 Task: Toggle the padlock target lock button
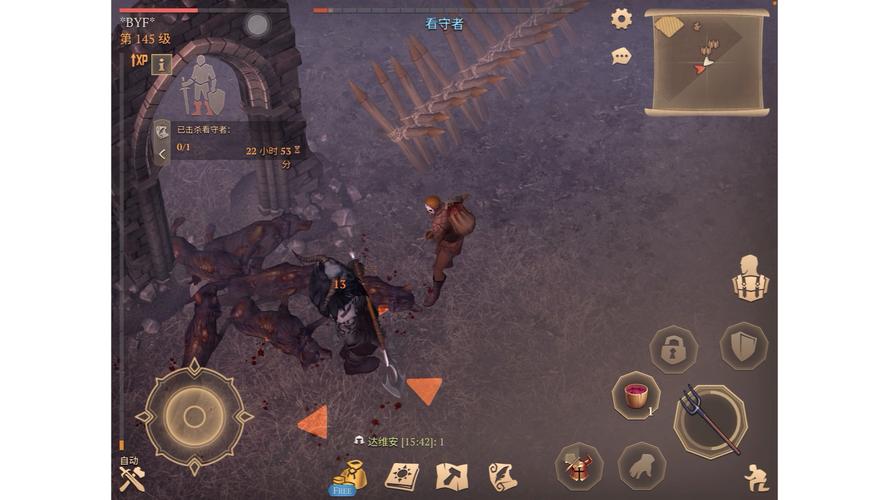click(673, 349)
